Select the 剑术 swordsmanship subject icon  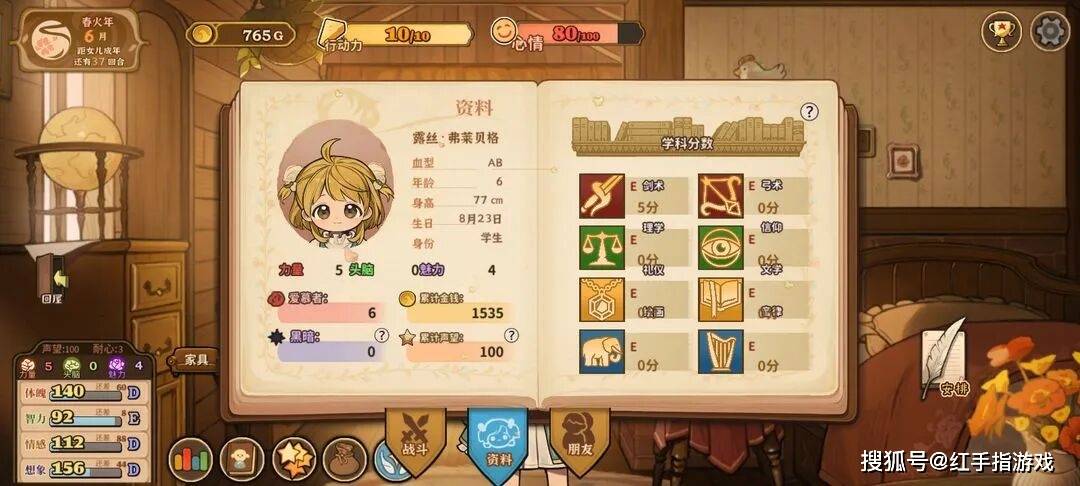pos(602,196)
